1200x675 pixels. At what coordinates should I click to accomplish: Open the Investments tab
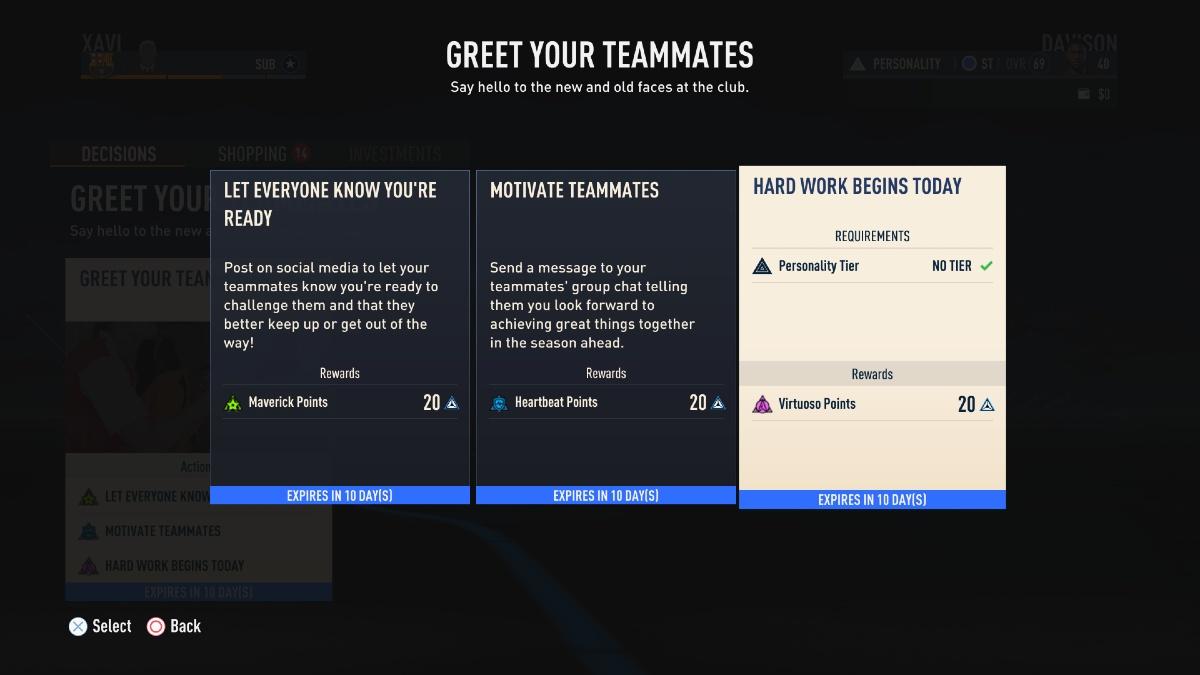[x=395, y=154]
